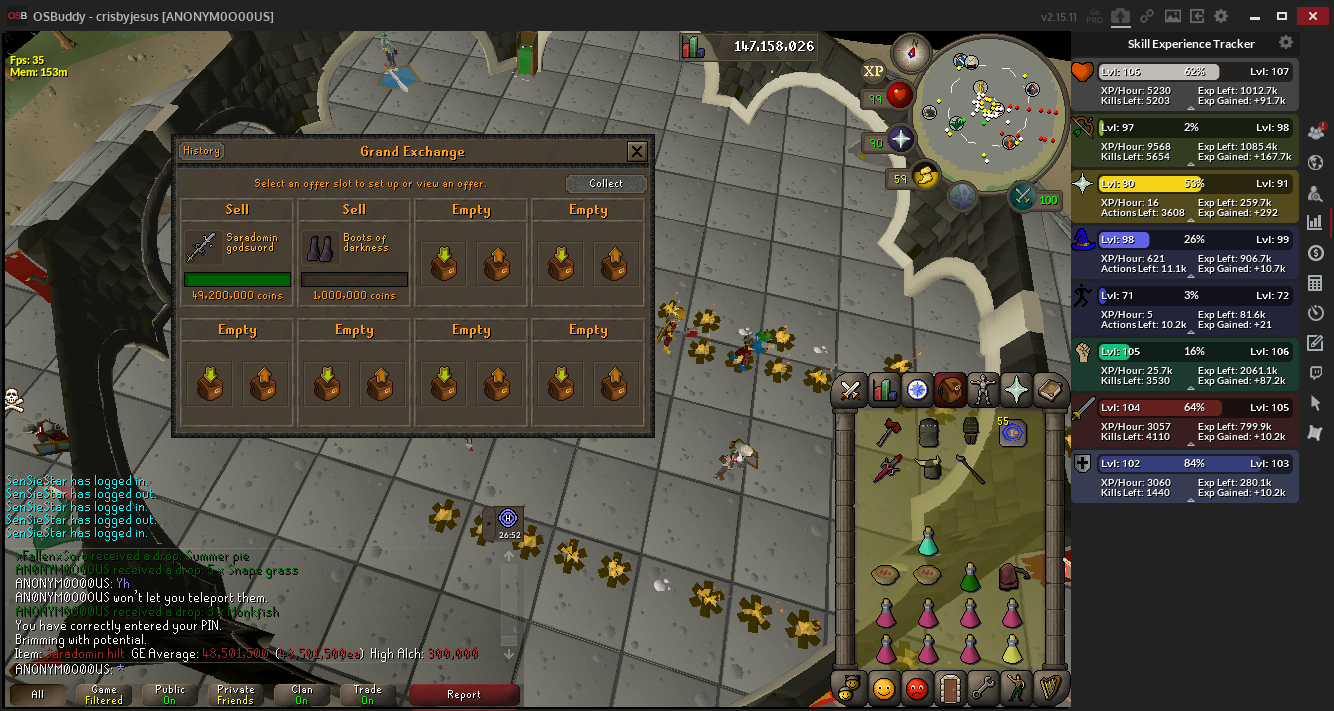Click the Report button

[464, 694]
